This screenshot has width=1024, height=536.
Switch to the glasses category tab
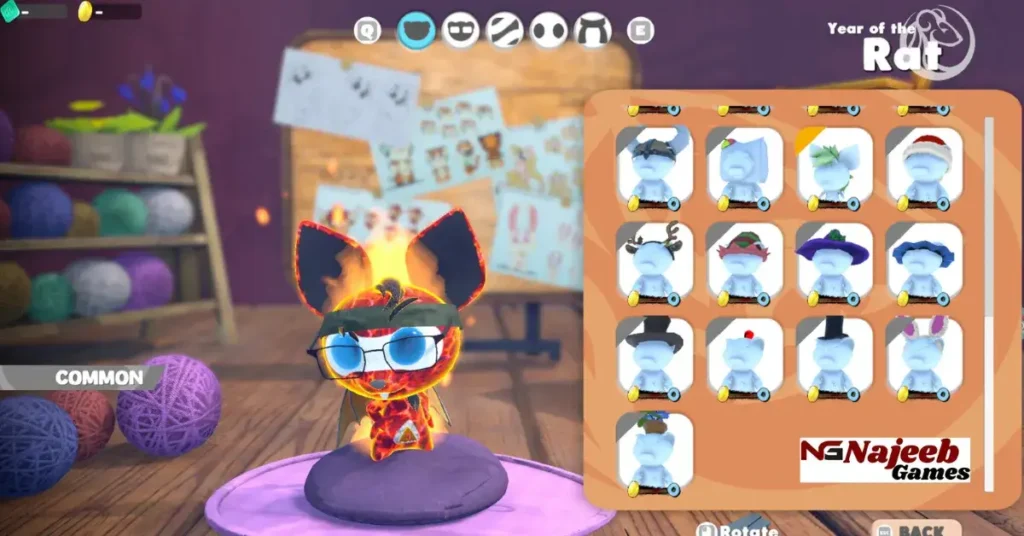460,31
